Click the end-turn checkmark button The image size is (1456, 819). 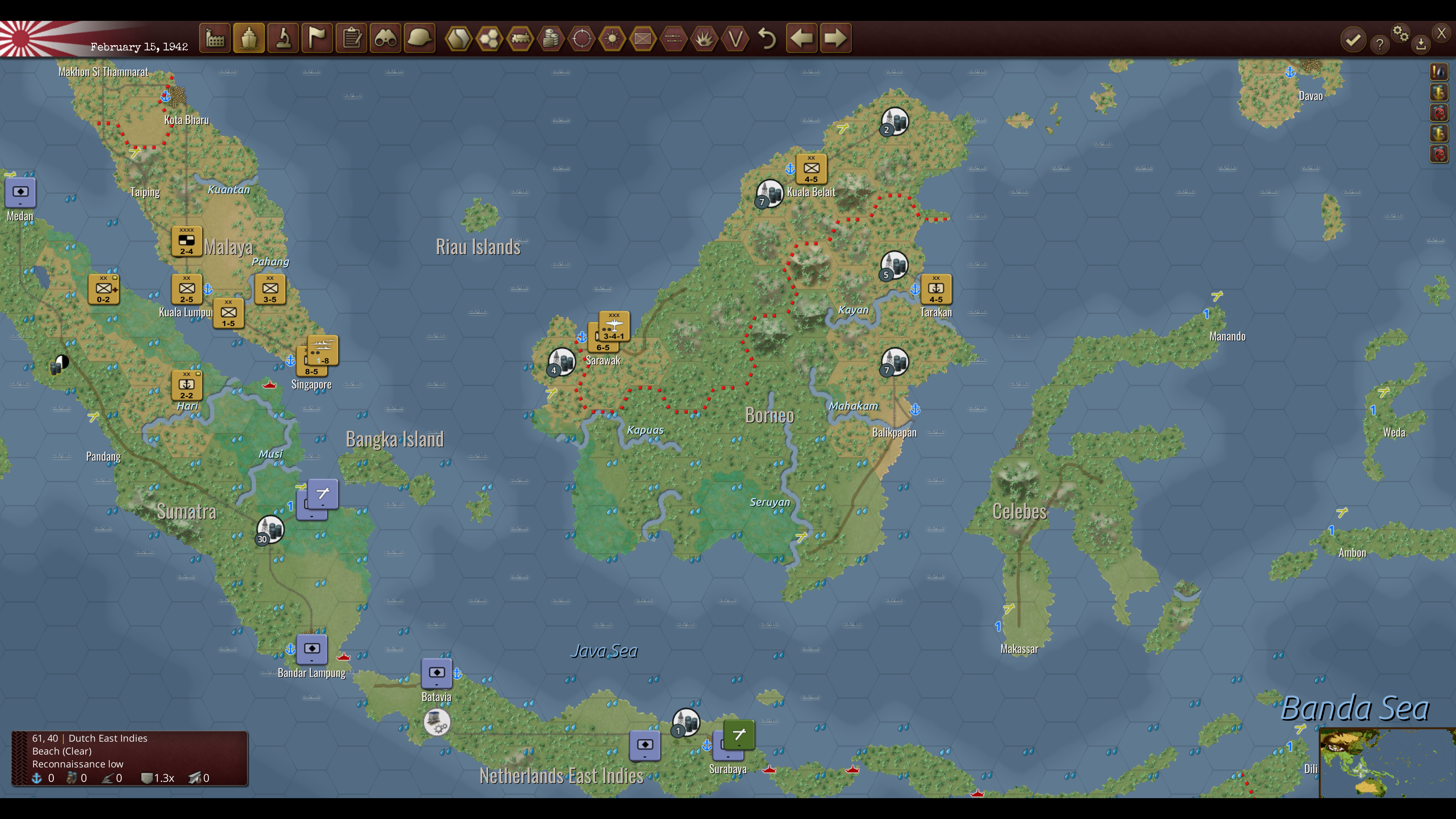tap(1353, 40)
